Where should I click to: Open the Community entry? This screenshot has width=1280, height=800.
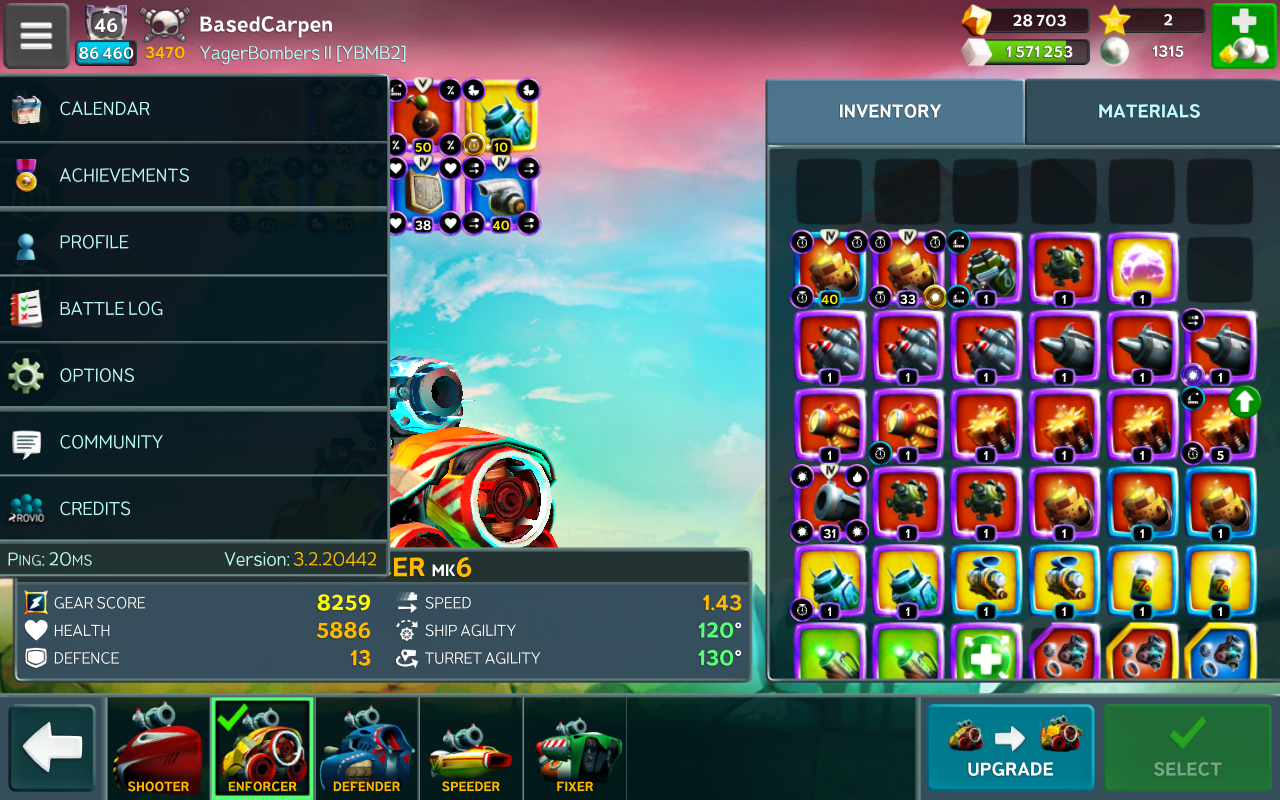pyautogui.click(x=194, y=442)
